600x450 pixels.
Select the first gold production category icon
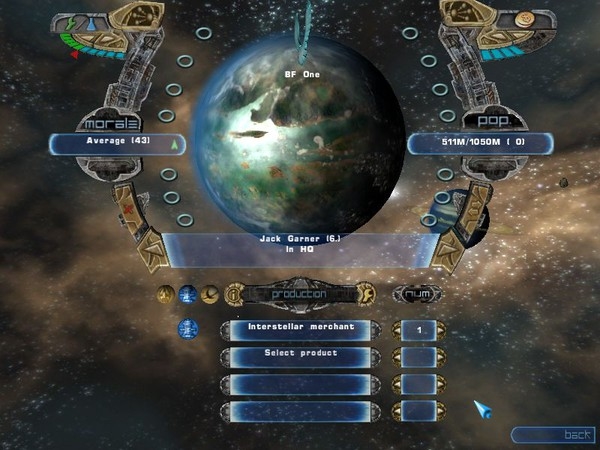click(x=166, y=294)
